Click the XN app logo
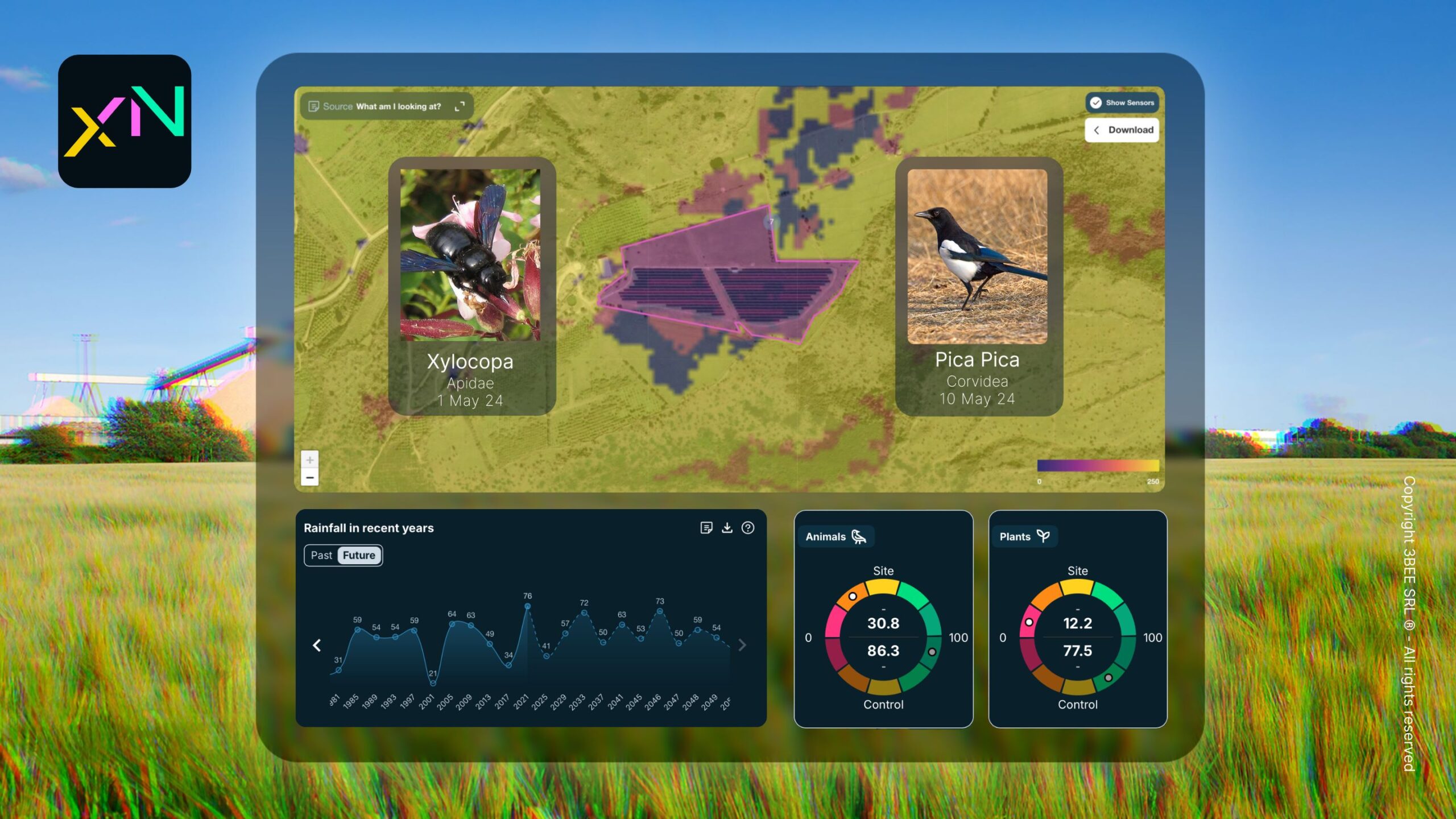 (x=125, y=121)
